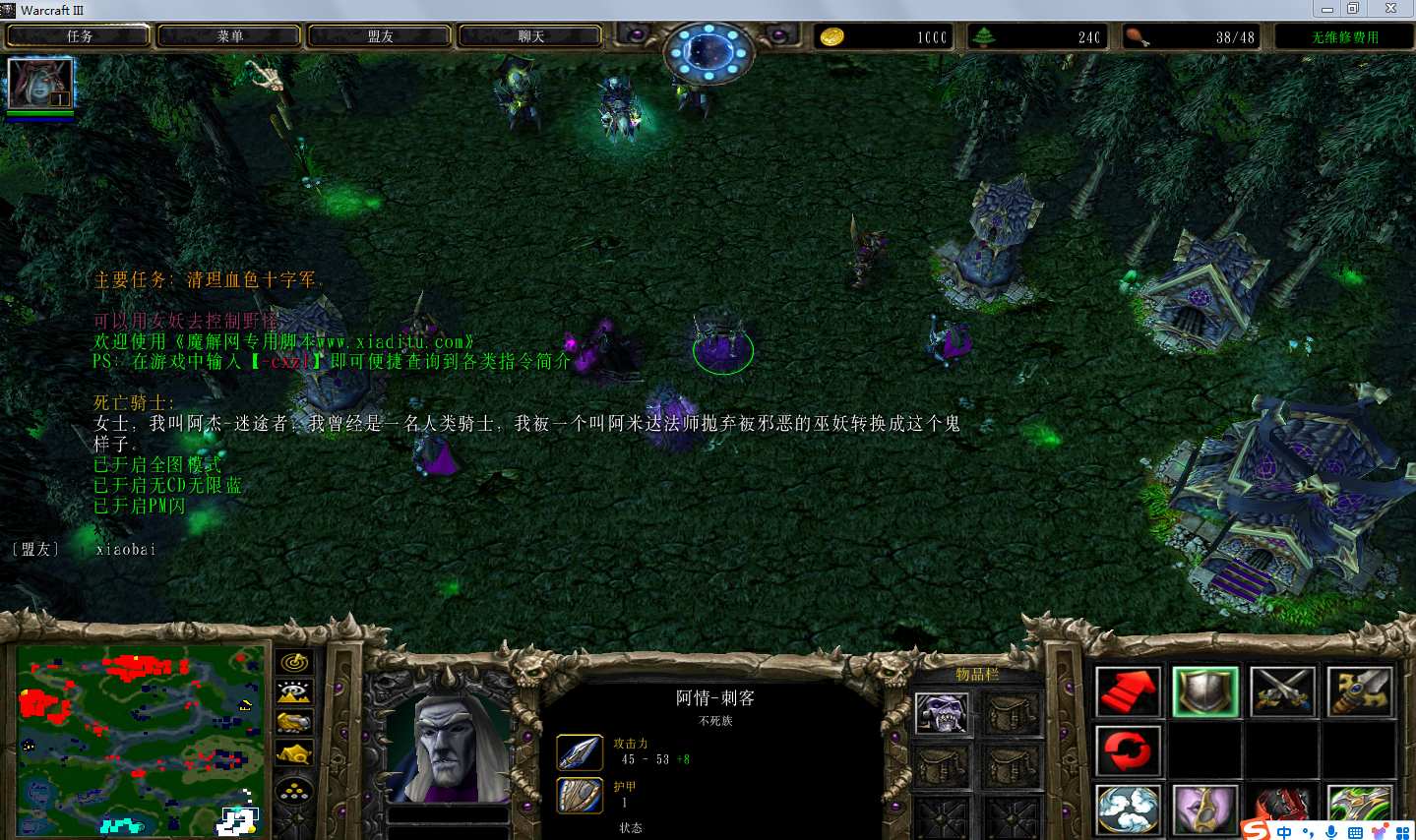Viewport: 1416px width, 840px height.
Task: Select the skull mask item in inventory
Action: [942, 713]
